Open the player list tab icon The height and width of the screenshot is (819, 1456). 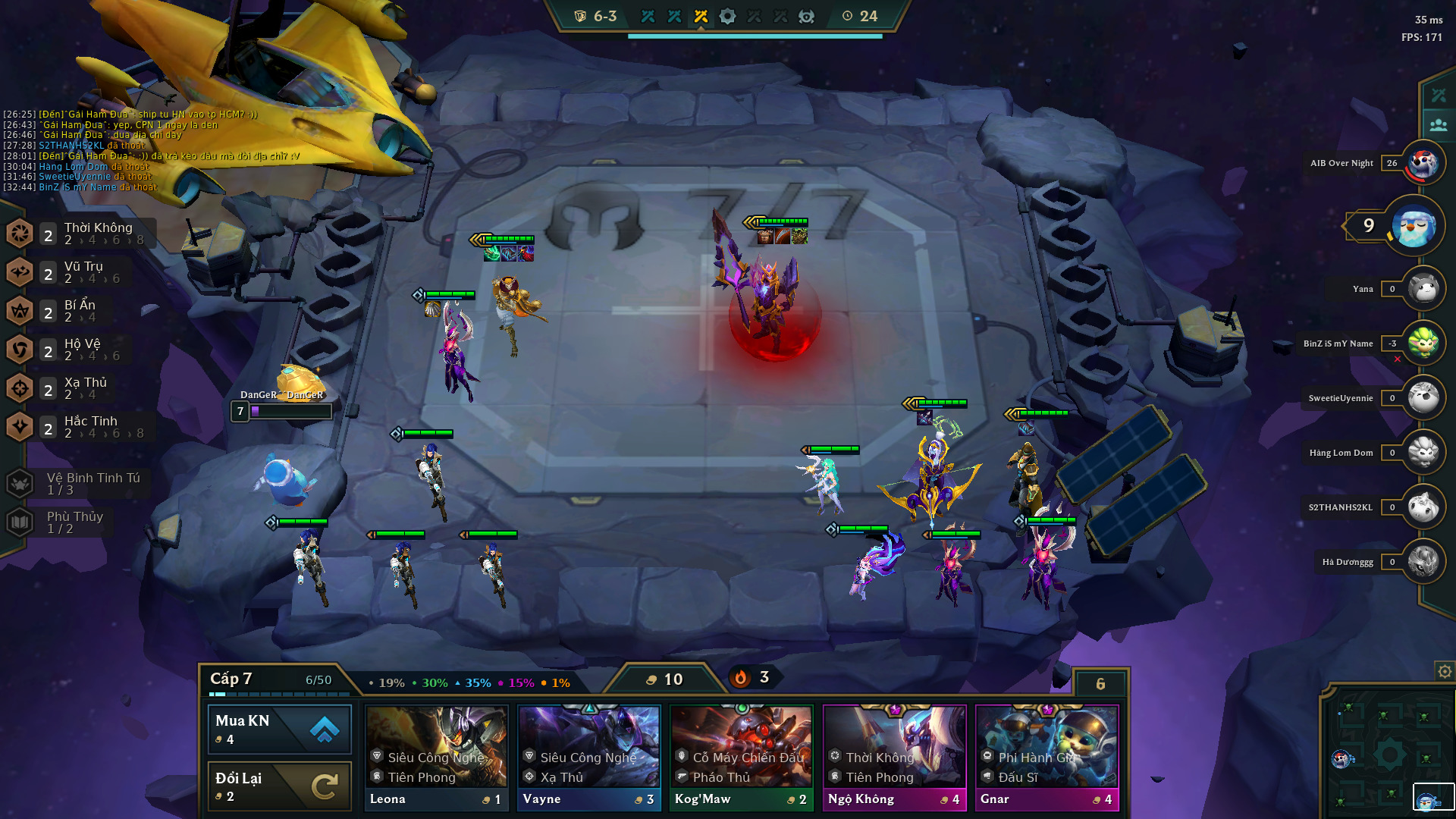click(1438, 125)
